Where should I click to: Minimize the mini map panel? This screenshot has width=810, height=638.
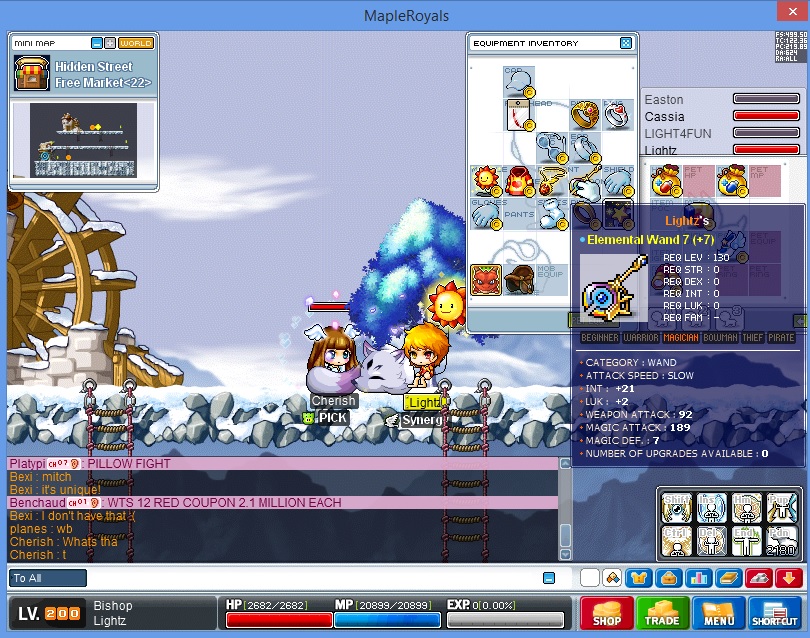97,43
